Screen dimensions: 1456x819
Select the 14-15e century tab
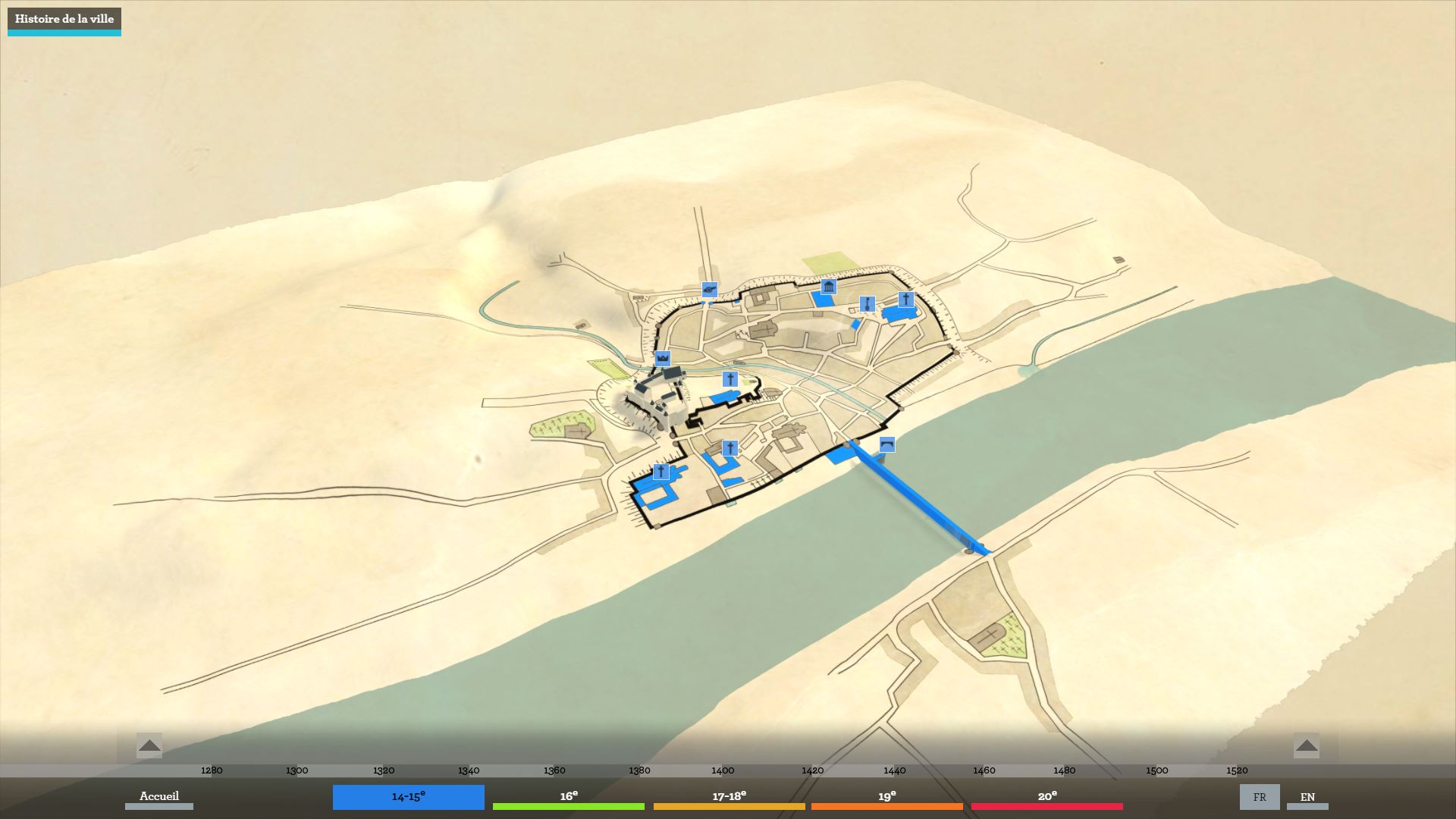pyautogui.click(x=408, y=797)
